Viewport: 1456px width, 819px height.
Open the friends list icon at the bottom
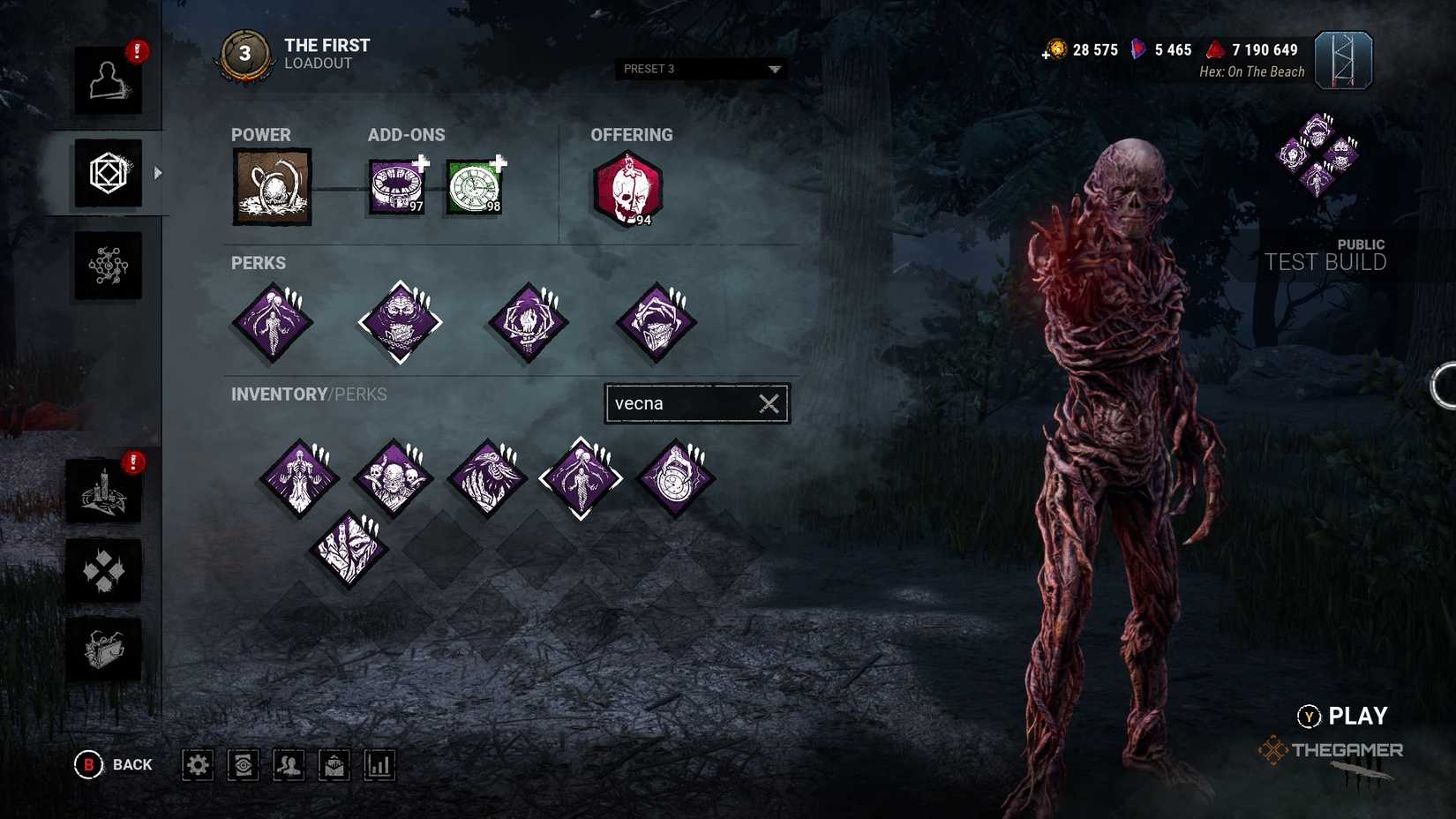click(289, 764)
